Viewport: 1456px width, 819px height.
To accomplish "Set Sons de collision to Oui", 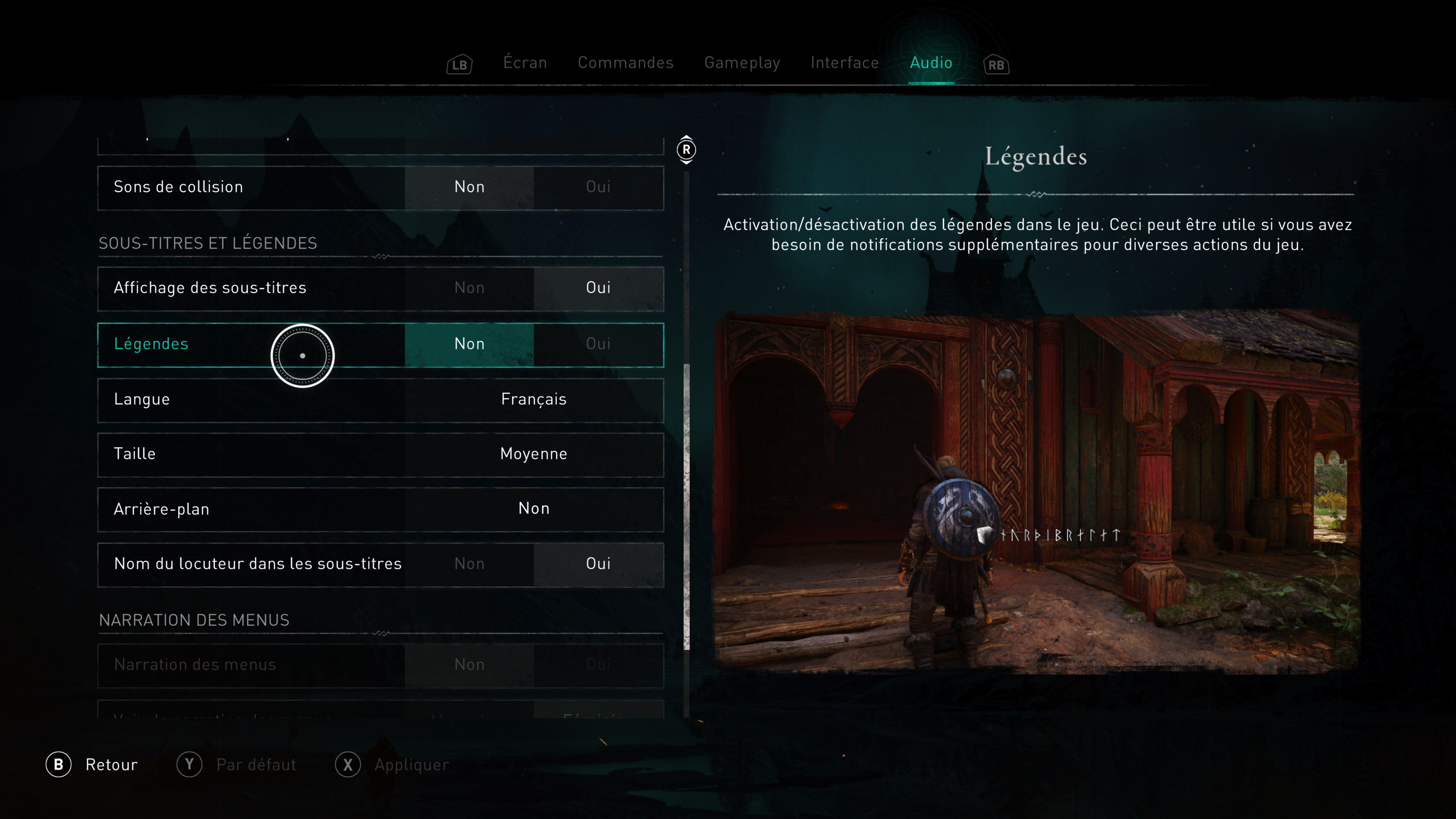I will point(598,187).
